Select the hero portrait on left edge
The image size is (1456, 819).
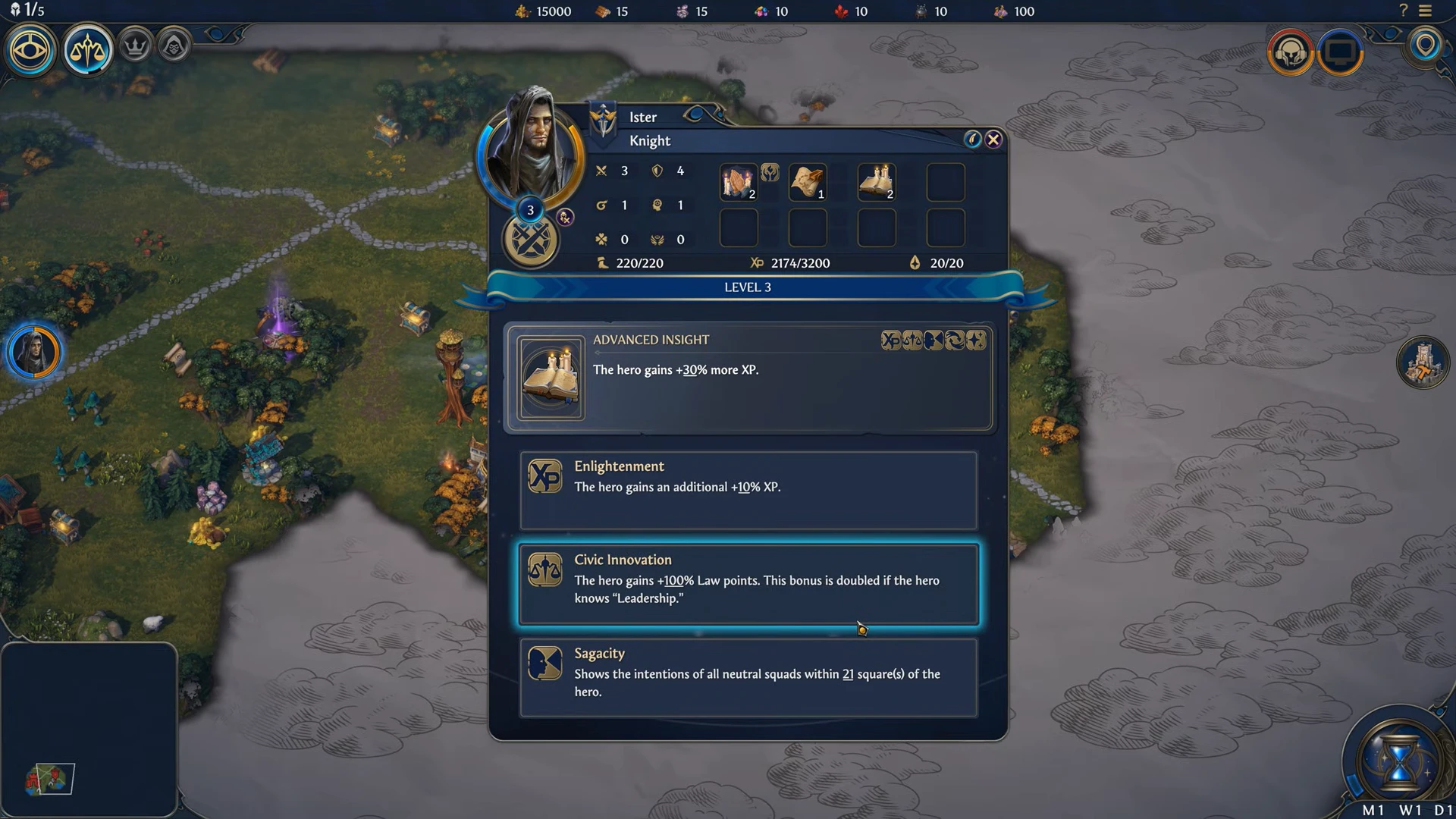33,353
